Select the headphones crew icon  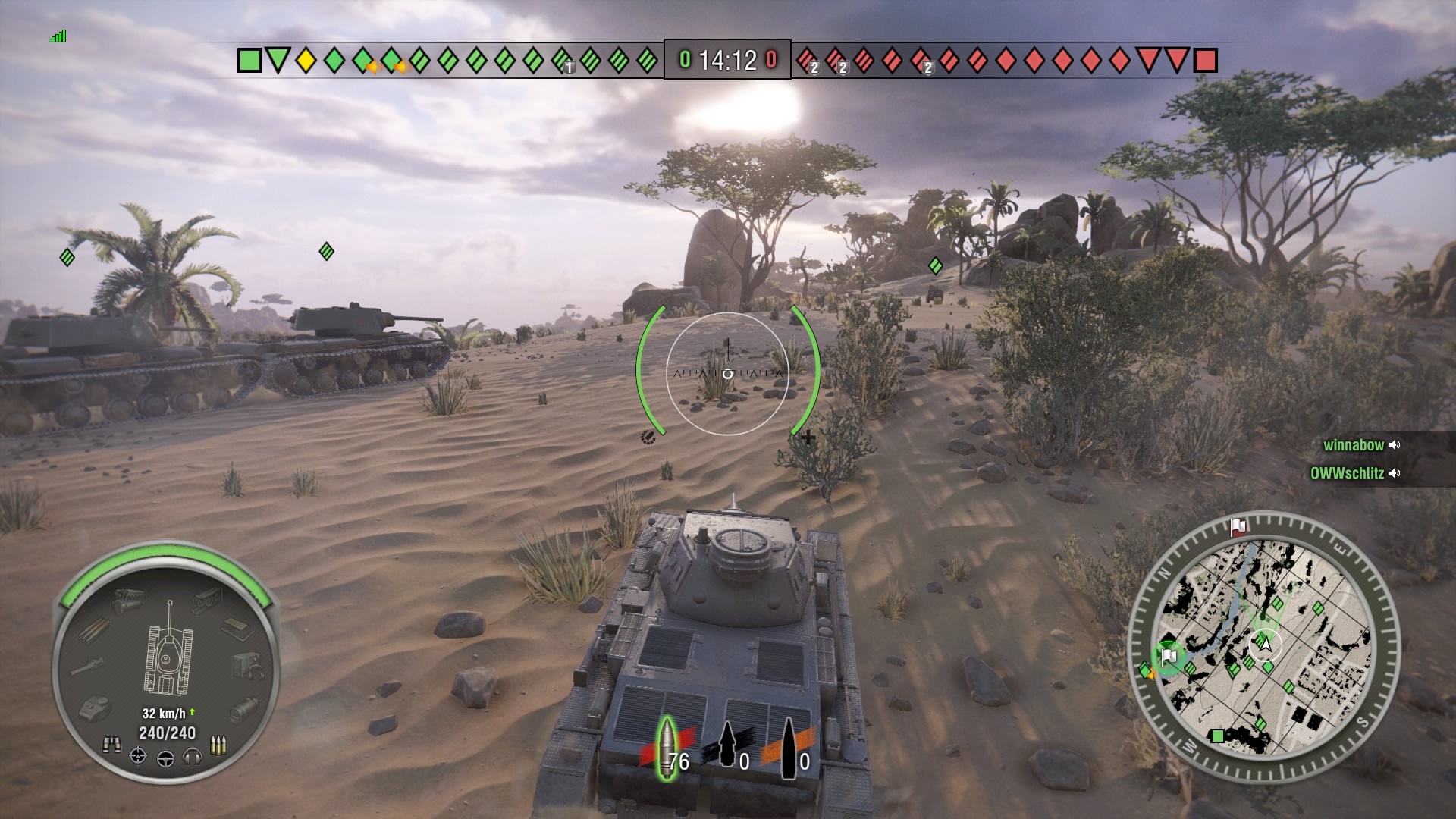coord(192,758)
